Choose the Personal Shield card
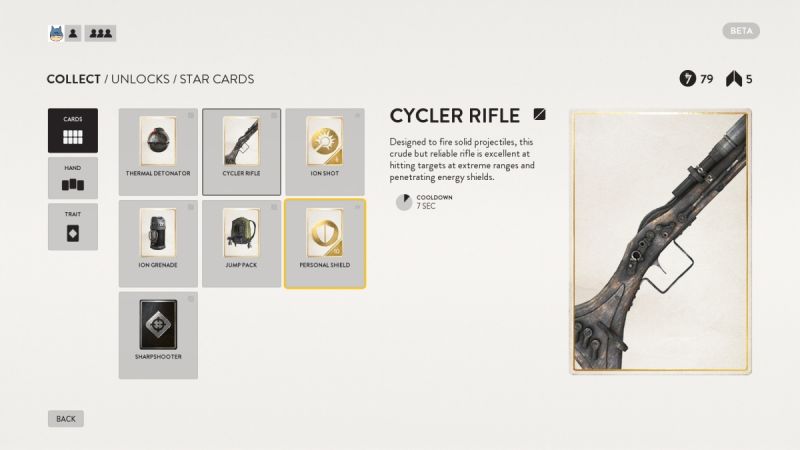Screen dimensions: 800x450 [324, 243]
